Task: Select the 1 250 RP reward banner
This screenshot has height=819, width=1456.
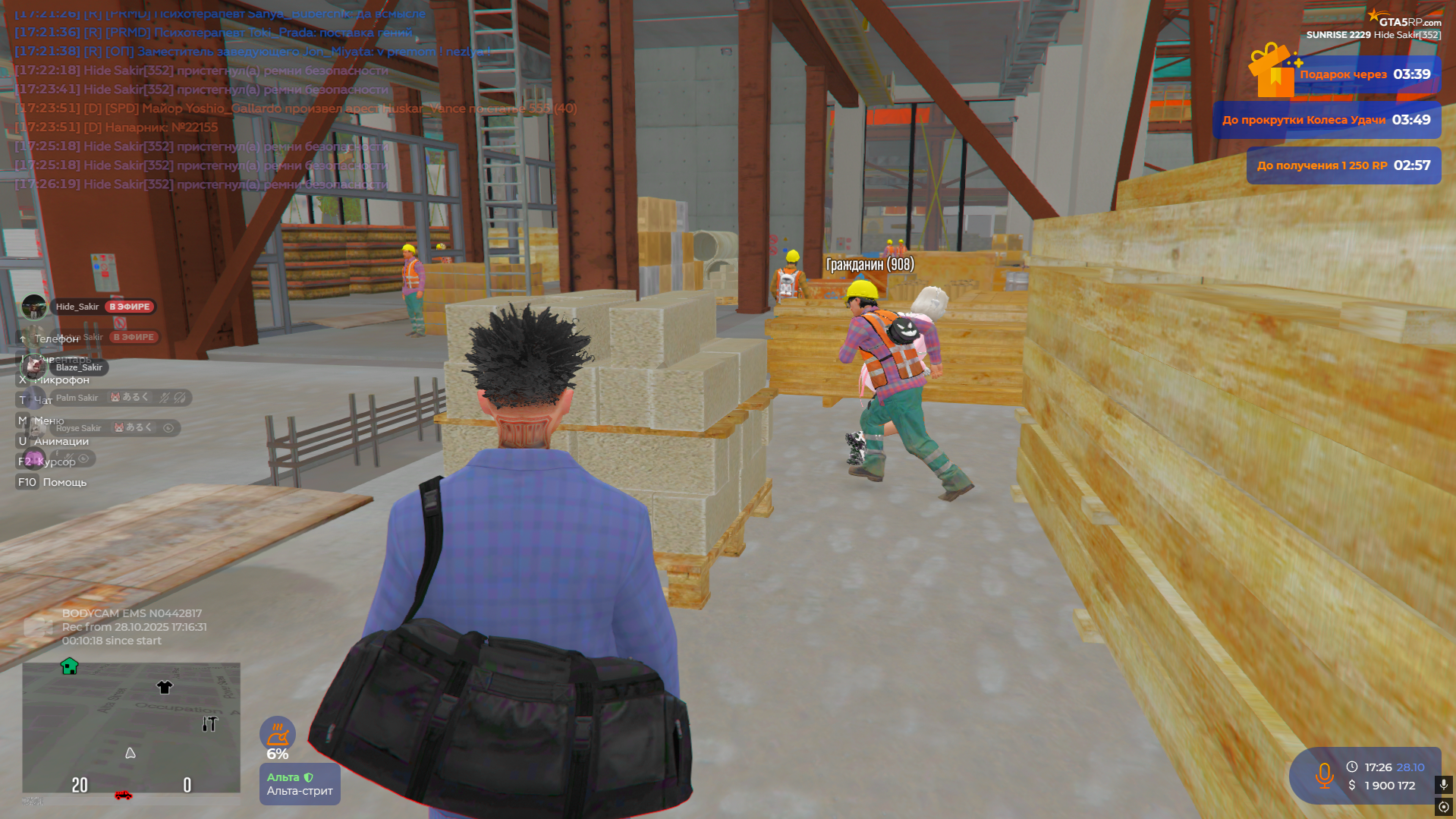Action: click(x=1344, y=165)
